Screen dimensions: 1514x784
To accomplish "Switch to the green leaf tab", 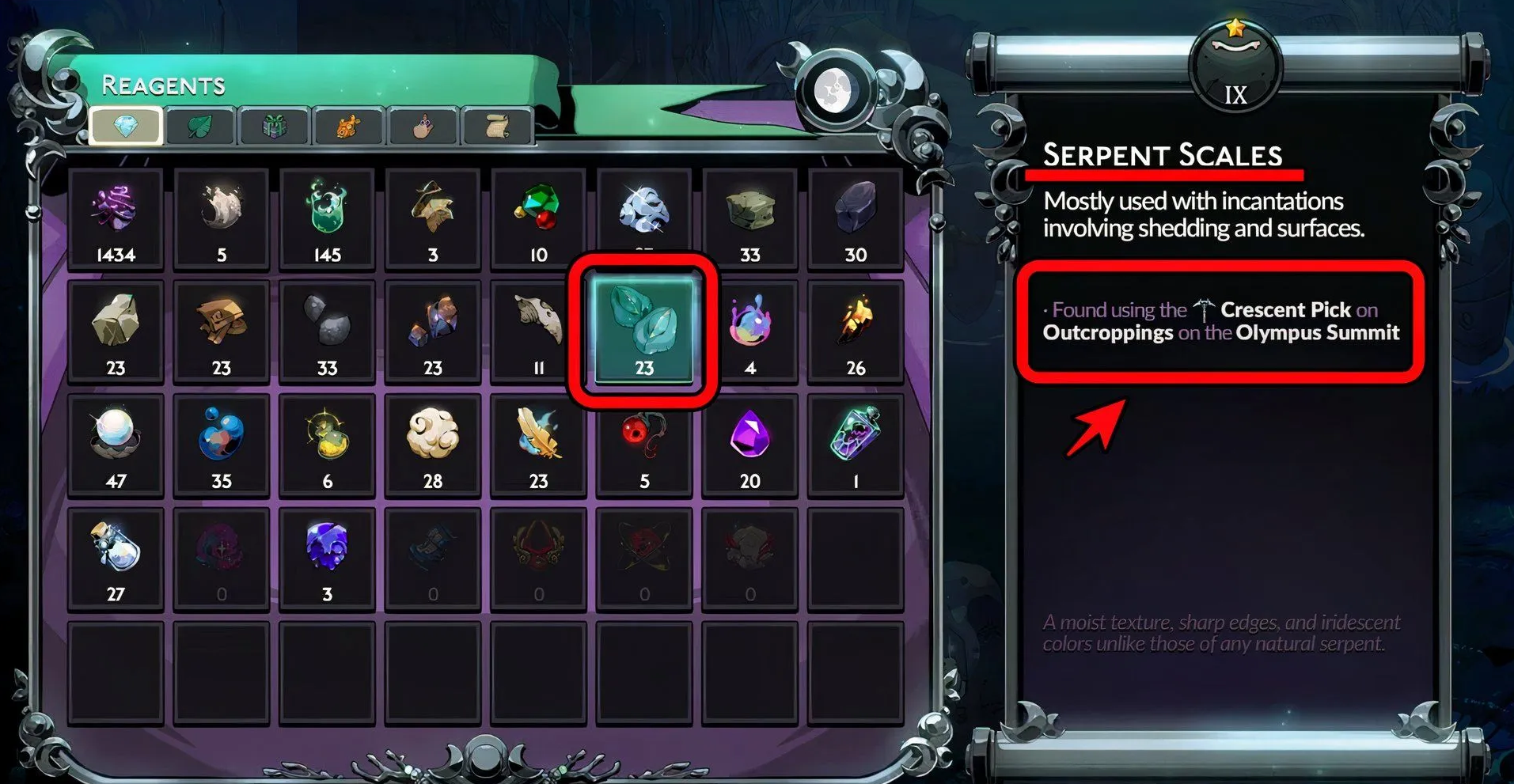I will pyautogui.click(x=199, y=127).
